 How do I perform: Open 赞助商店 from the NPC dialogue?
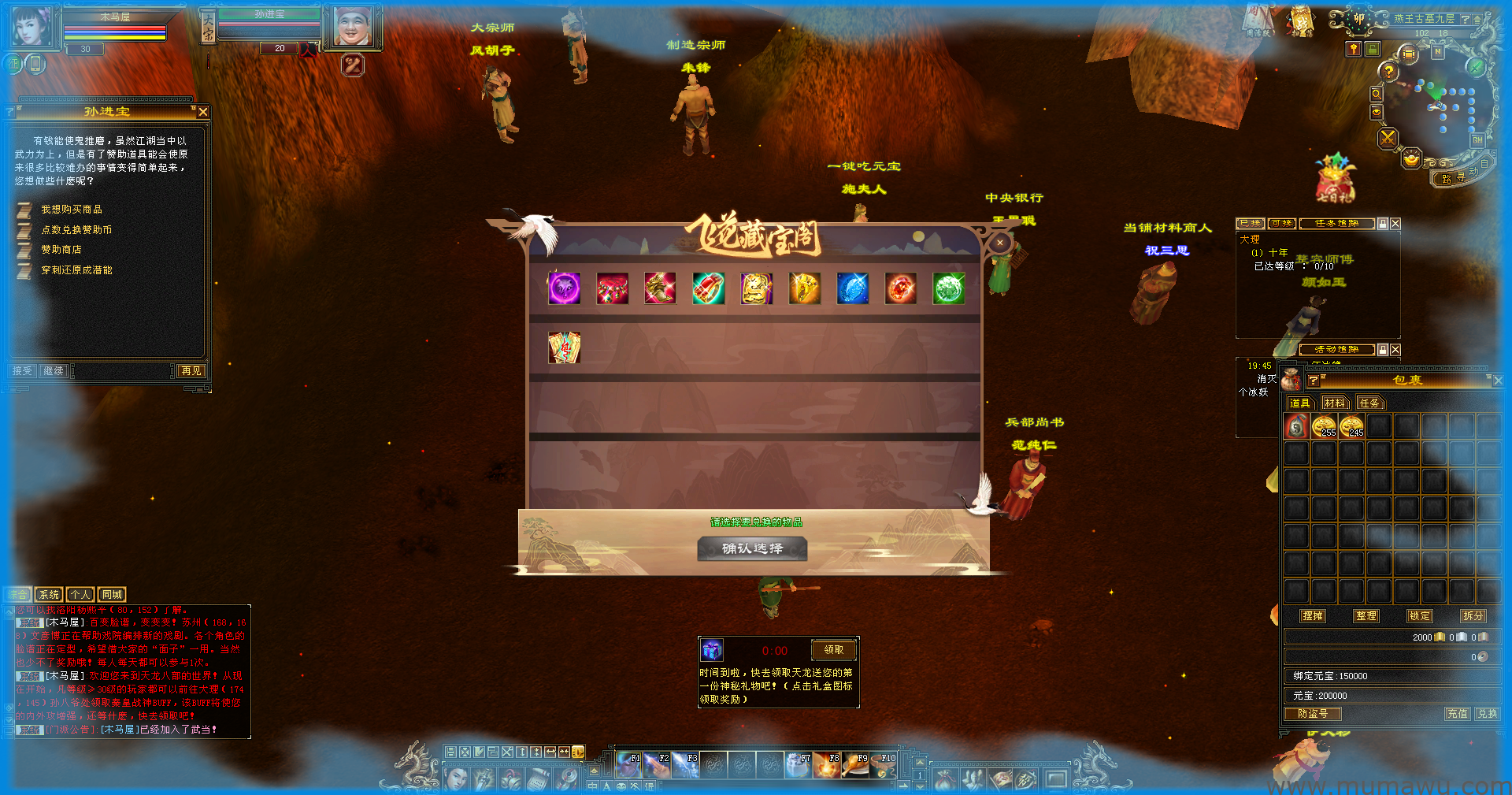[x=61, y=250]
